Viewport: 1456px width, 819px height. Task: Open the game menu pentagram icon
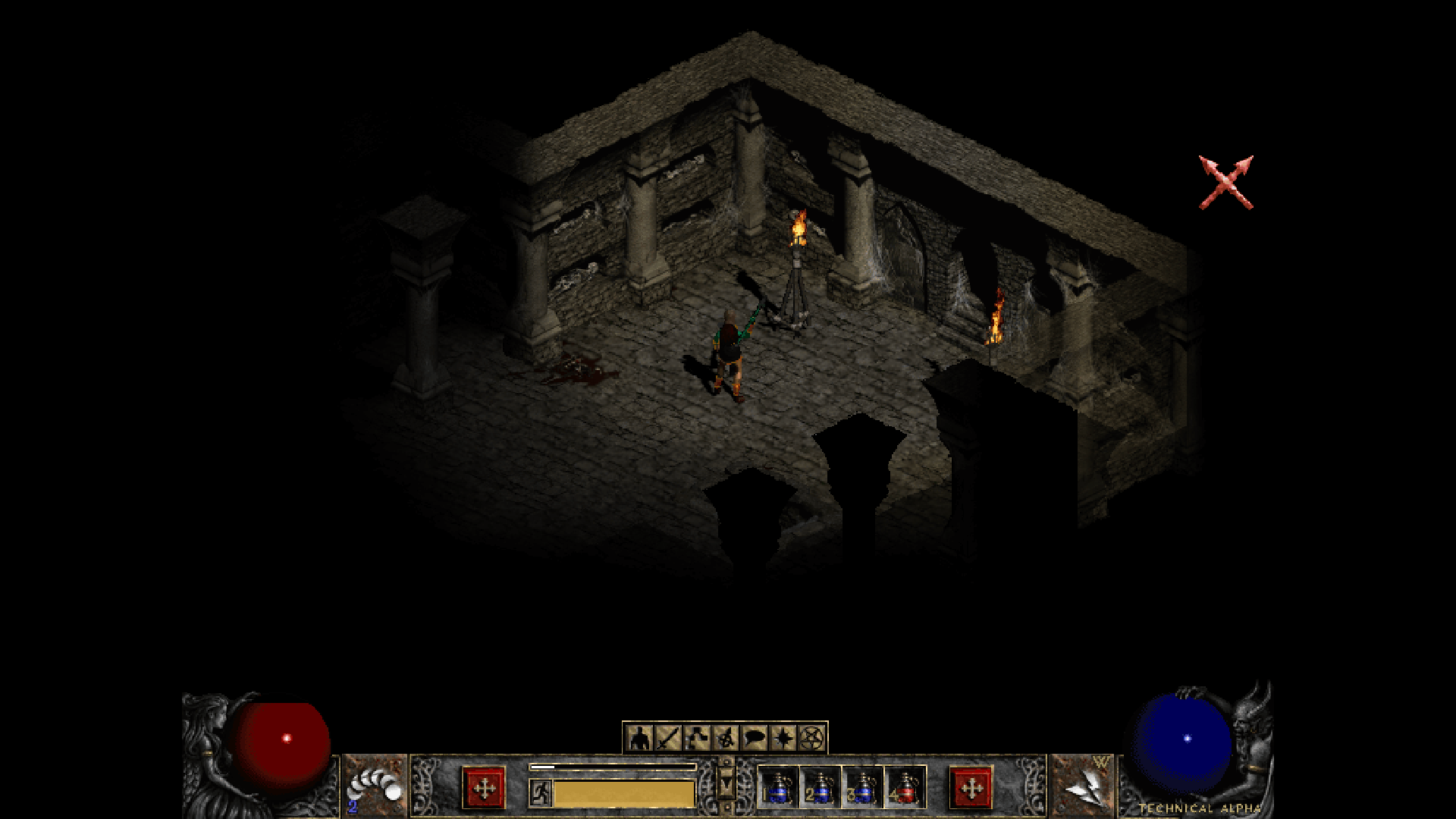tap(812, 737)
